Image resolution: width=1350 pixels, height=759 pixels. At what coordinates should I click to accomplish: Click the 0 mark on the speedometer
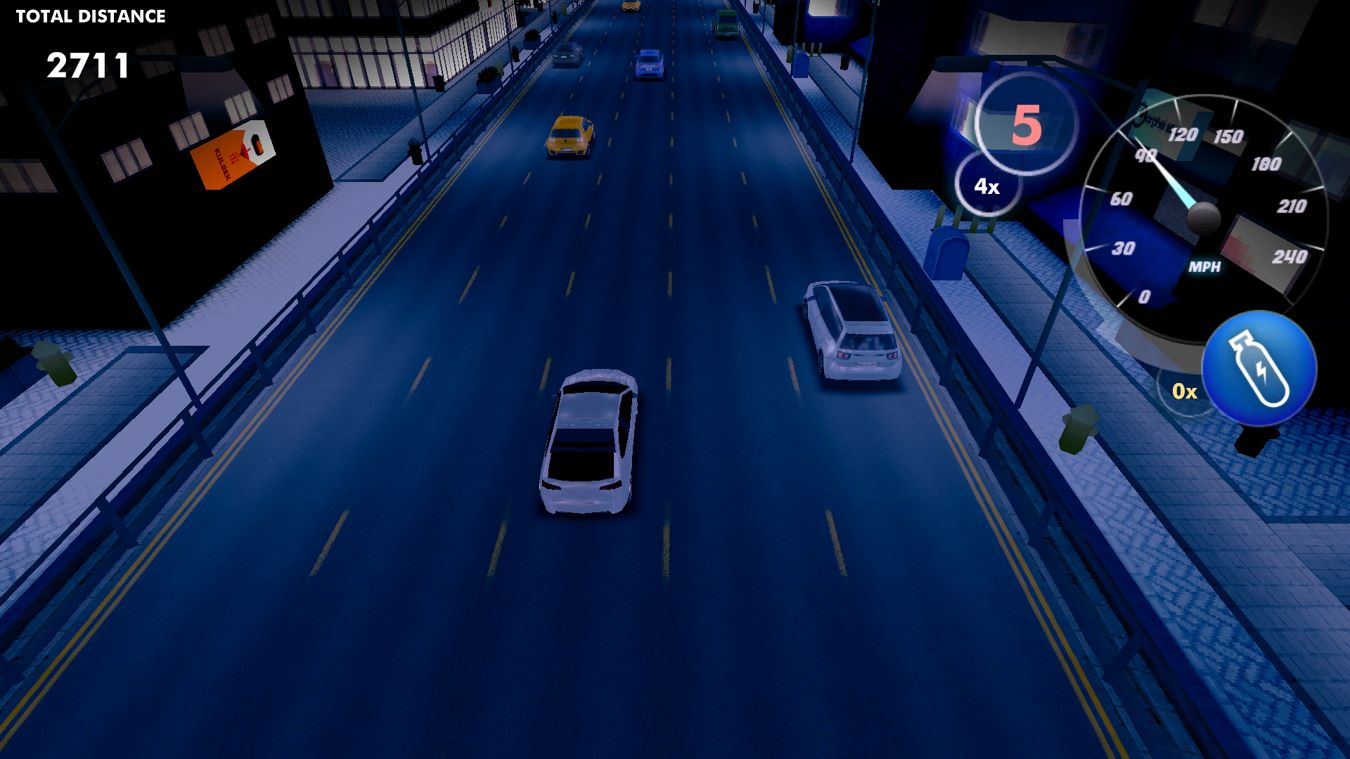(1146, 295)
